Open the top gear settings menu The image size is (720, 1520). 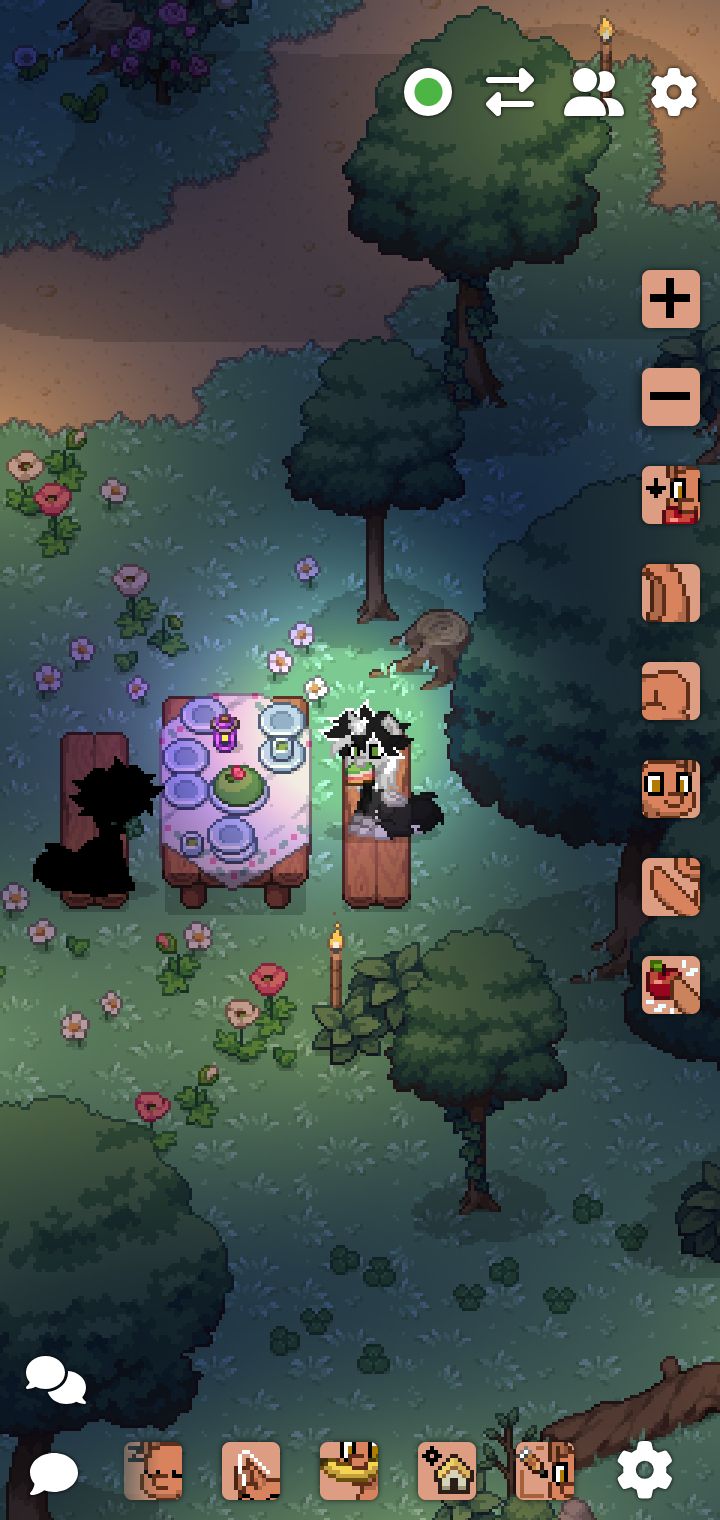pos(674,94)
